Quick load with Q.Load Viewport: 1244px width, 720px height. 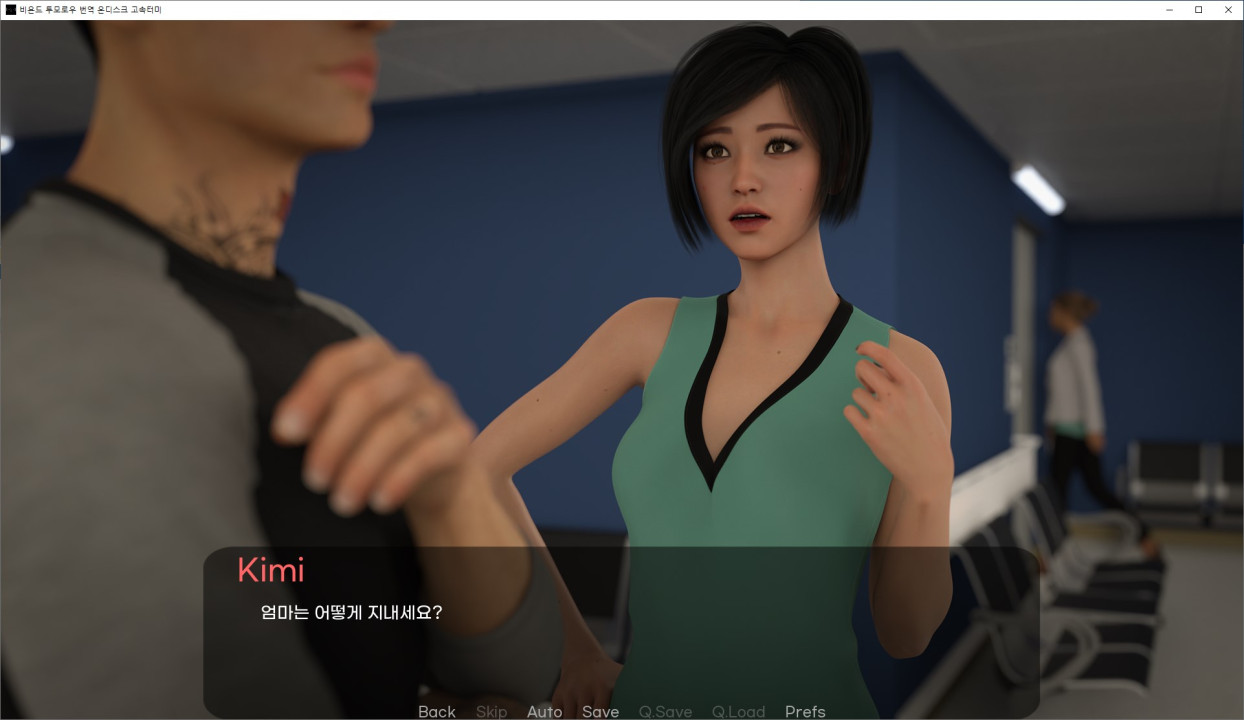point(738,711)
